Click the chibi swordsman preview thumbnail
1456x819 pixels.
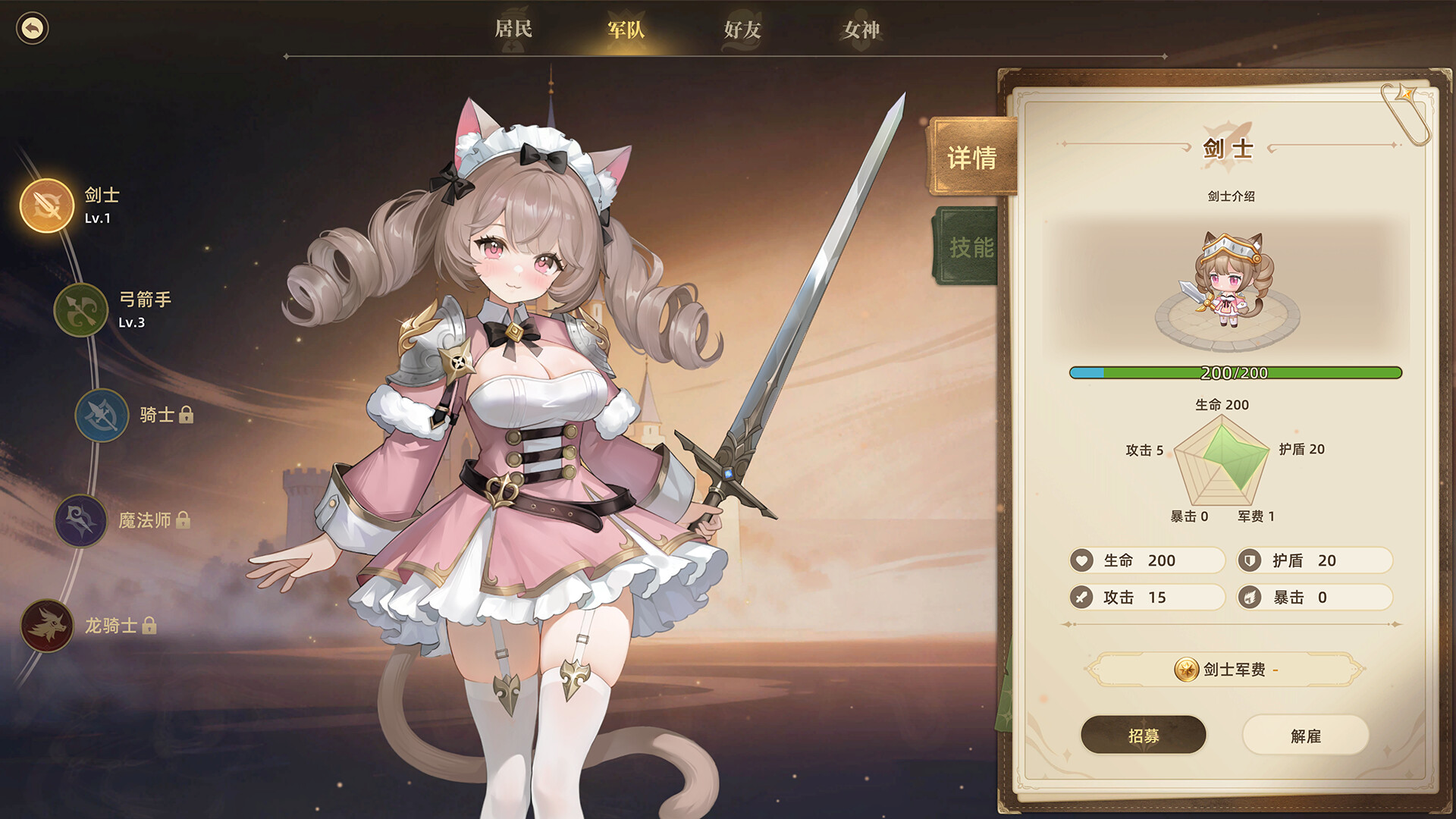(1228, 284)
